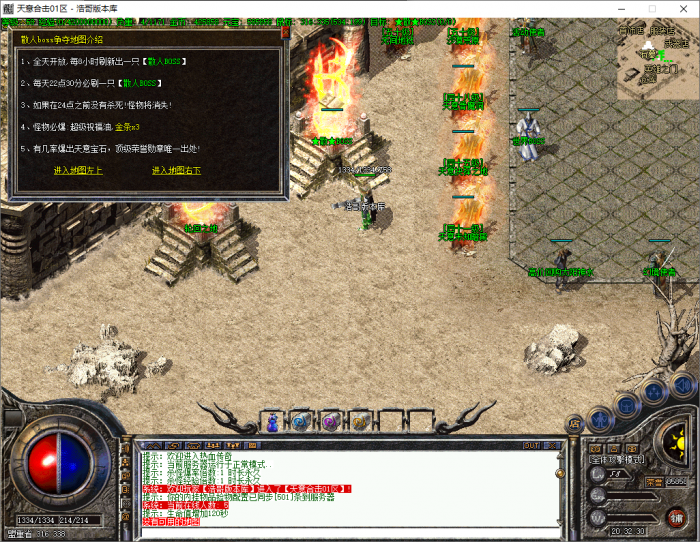Click the OUT button above chat
Image resolution: width=700 pixels, height=542 pixels.
pos(531,444)
